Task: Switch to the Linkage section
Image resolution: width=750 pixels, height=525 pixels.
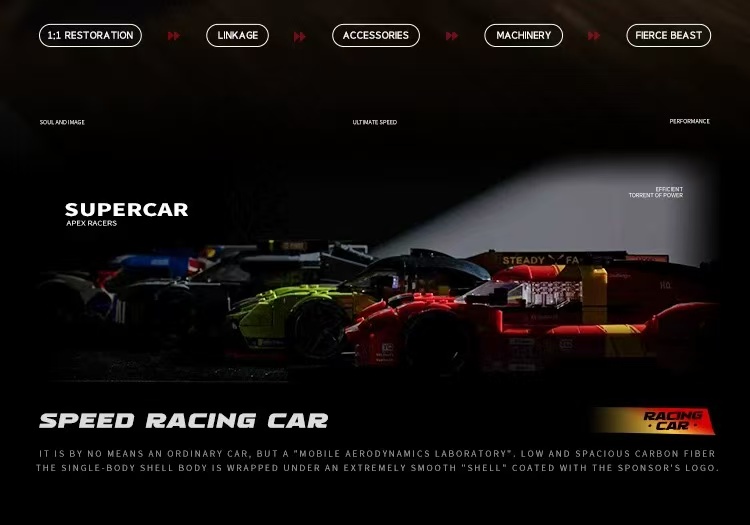Action: tap(237, 36)
